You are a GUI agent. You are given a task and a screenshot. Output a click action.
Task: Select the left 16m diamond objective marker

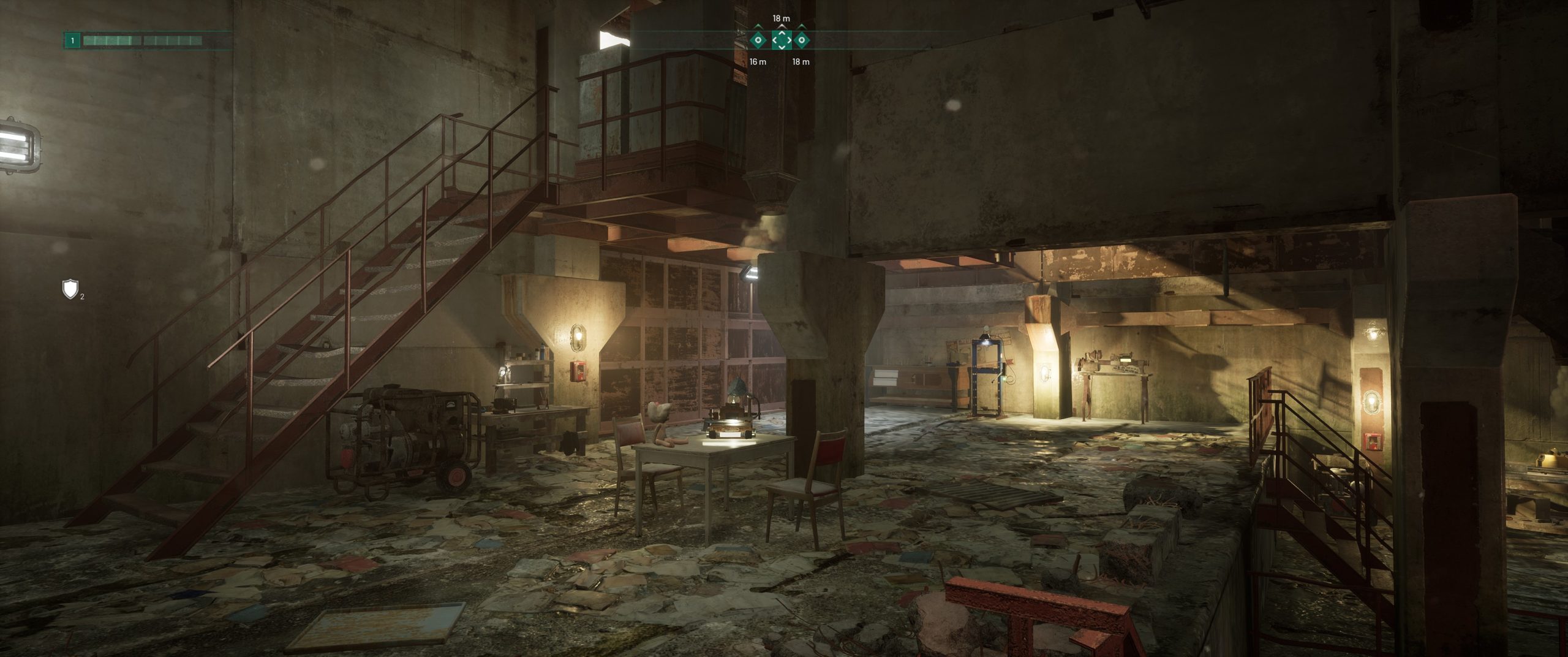758,41
